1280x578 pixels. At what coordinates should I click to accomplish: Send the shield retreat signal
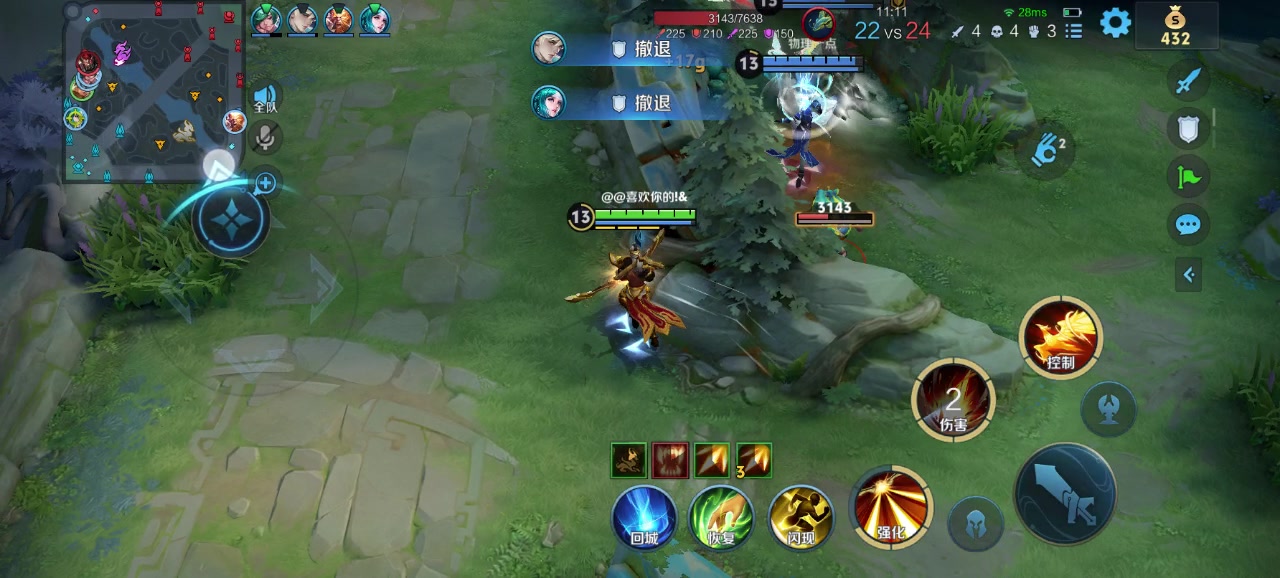(1188, 128)
